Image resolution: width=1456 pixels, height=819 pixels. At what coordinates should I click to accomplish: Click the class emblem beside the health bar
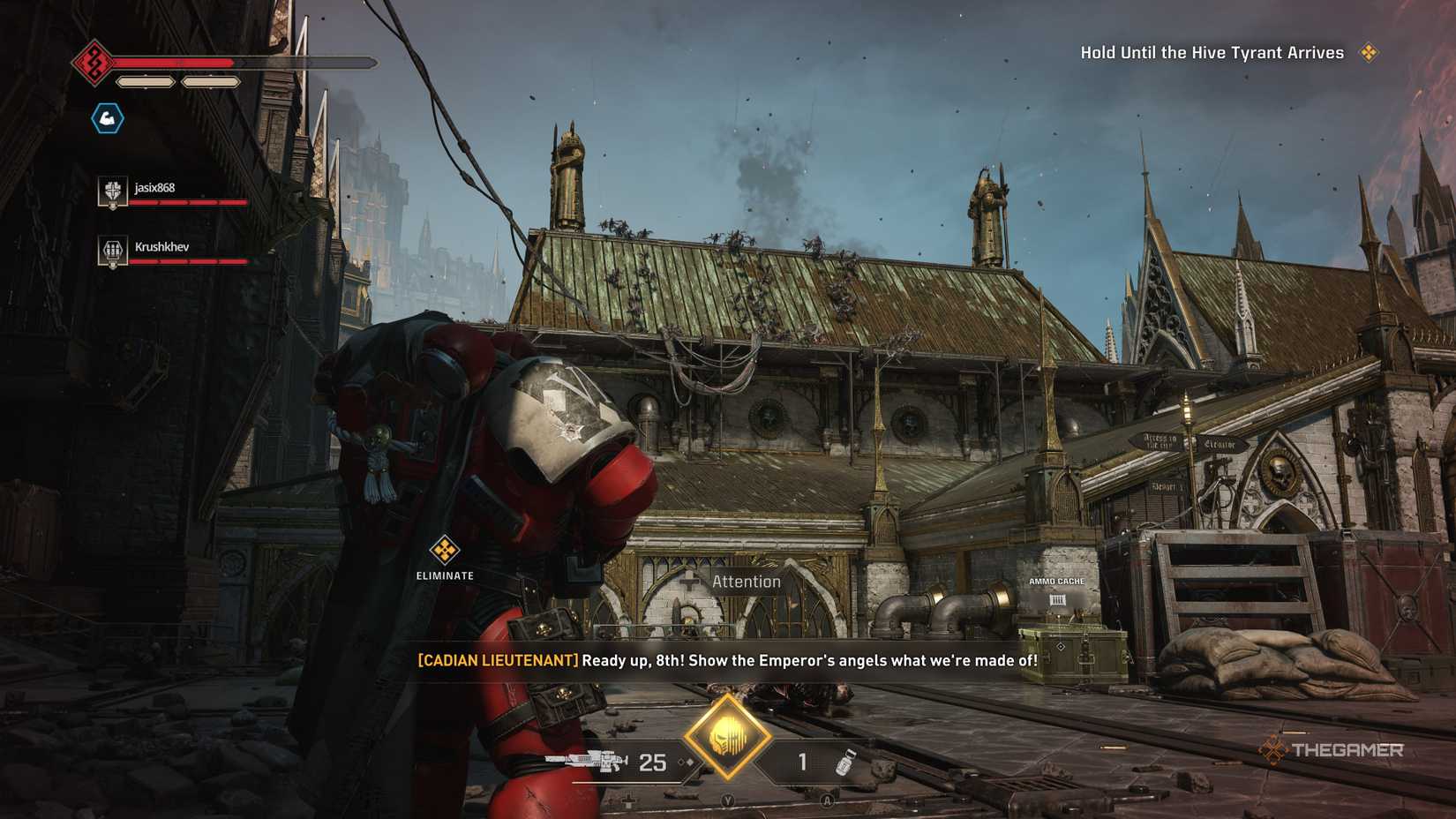point(93,63)
